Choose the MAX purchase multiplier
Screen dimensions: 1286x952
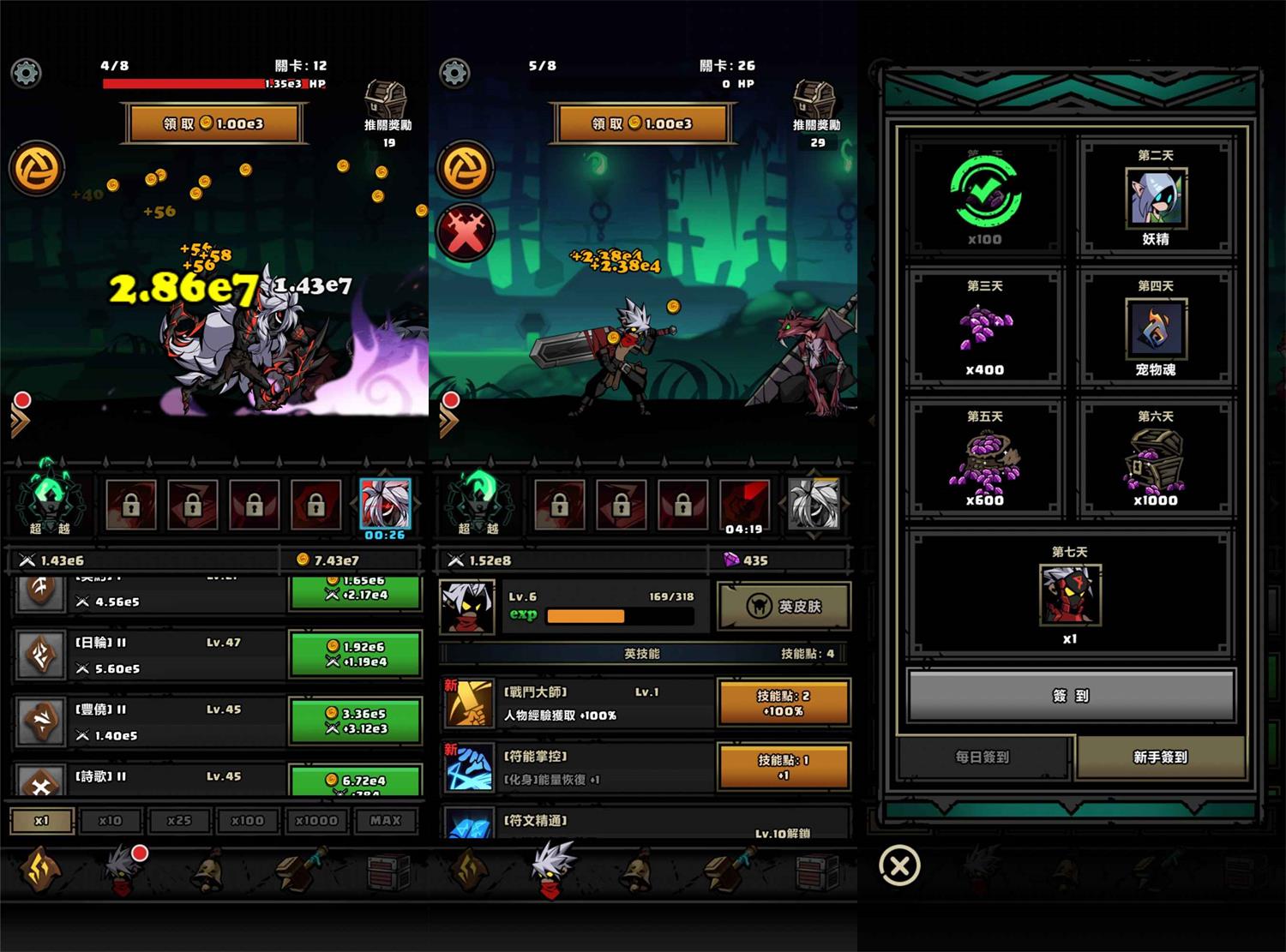tap(385, 821)
